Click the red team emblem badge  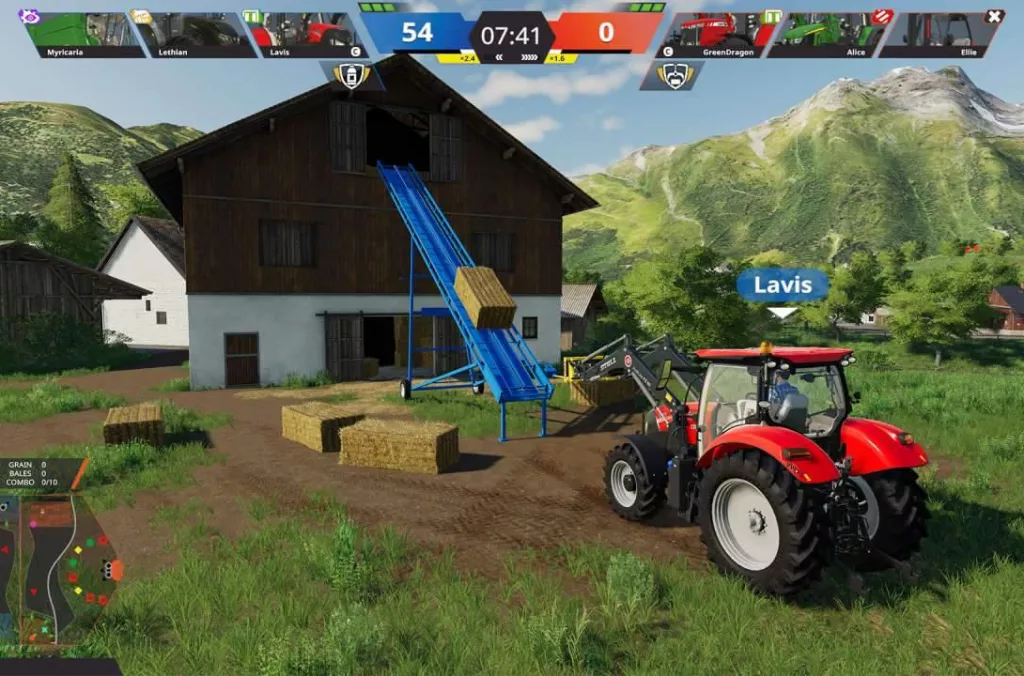pyautogui.click(x=675, y=76)
